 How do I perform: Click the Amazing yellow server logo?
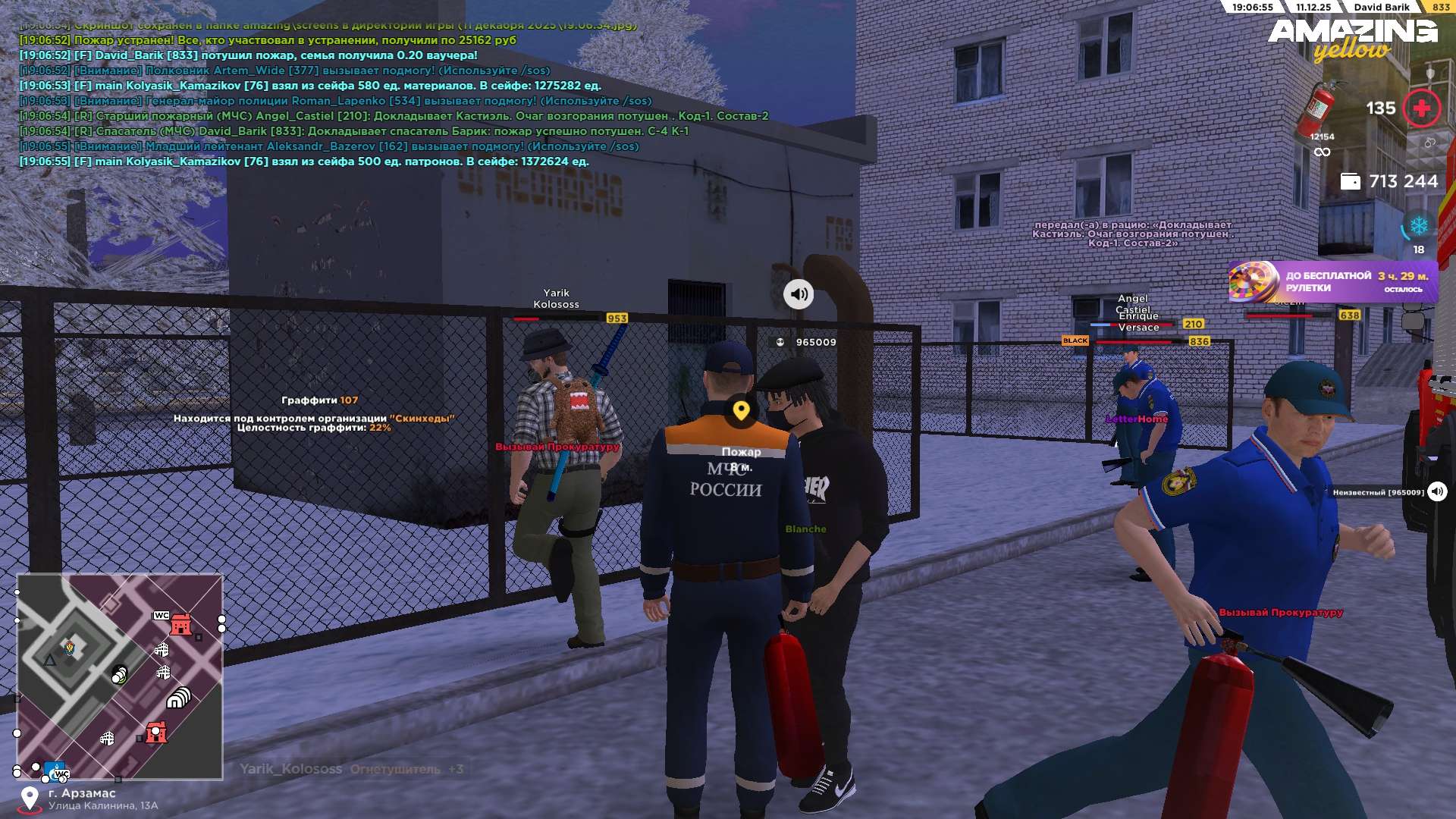(1352, 39)
